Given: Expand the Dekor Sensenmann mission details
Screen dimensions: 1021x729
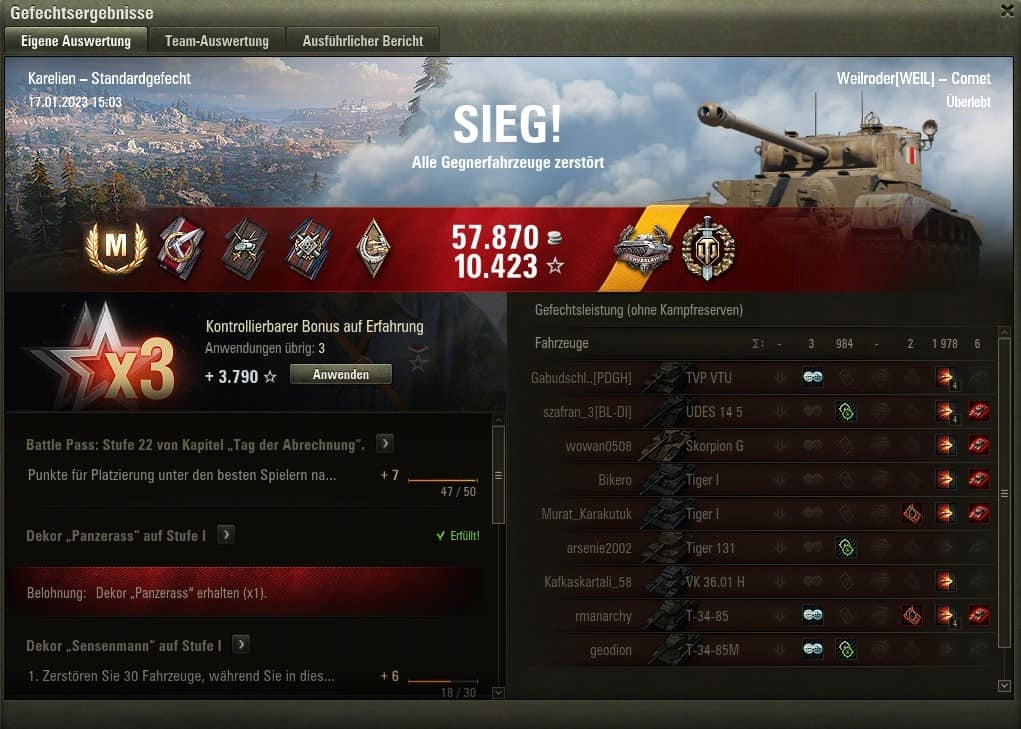Looking at the screenshot, I should click(x=241, y=645).
